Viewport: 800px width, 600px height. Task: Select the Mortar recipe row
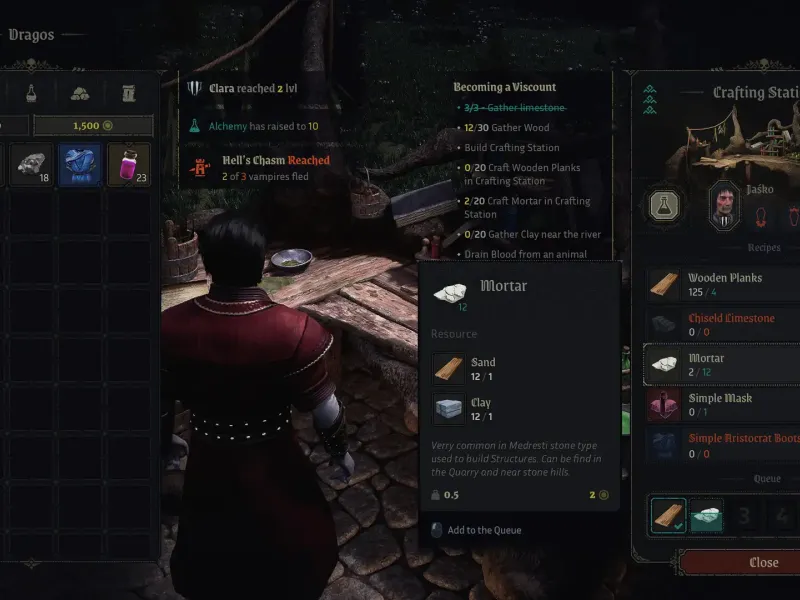tap(722, 364)
